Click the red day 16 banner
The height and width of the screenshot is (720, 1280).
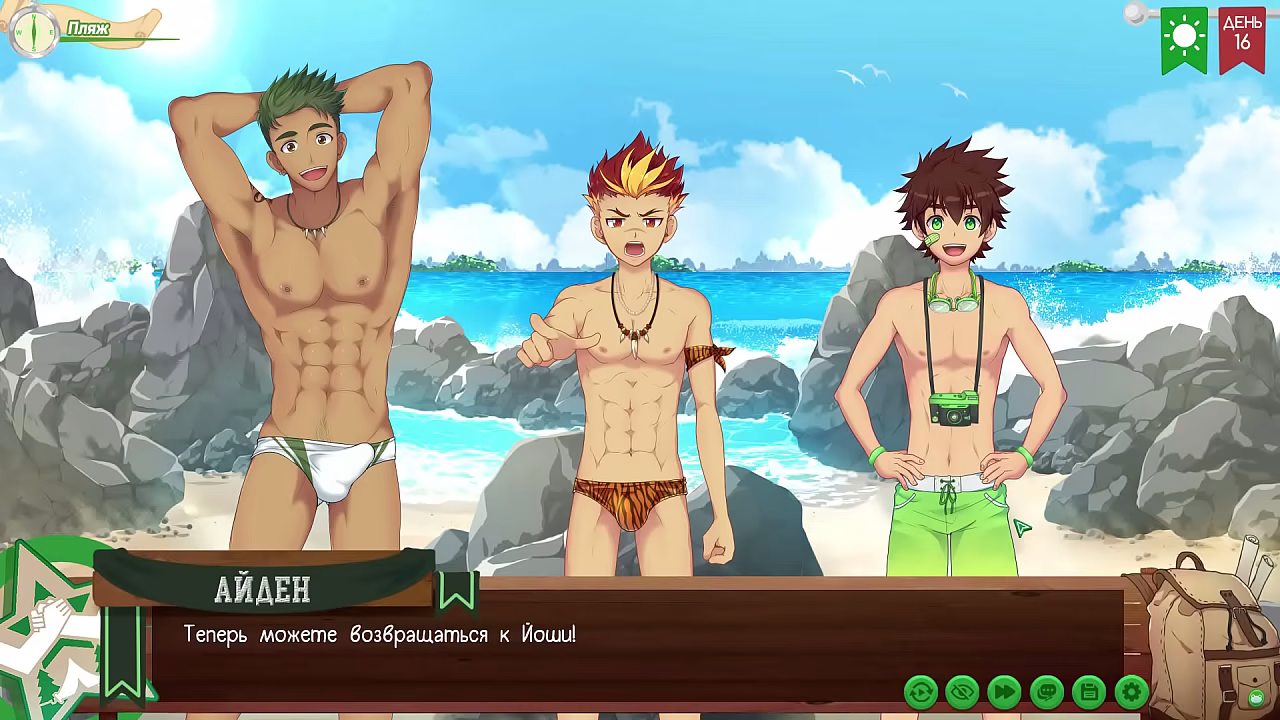(x=1242, y=39)
